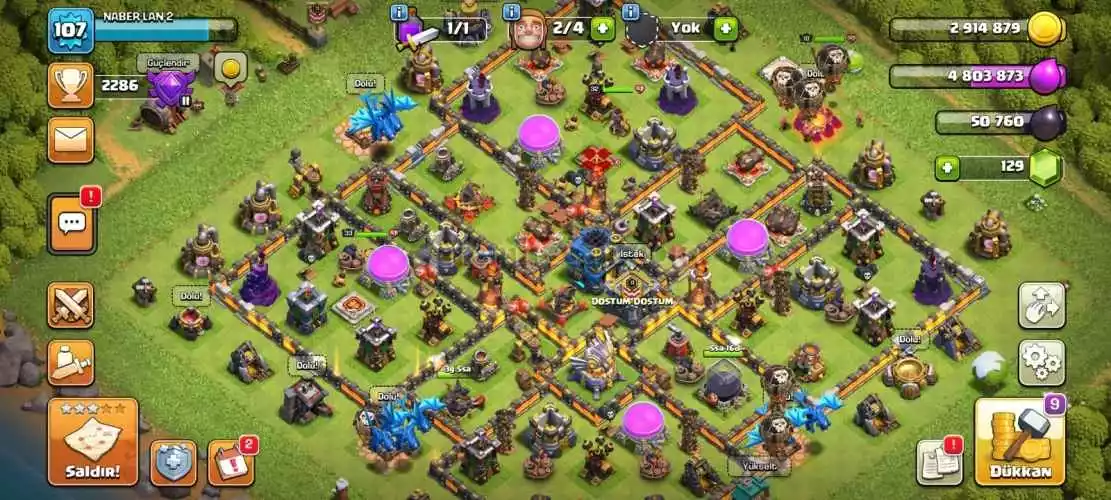
Task: Click the plus next to 2/4 builders
Action: click(x=602, y=28)
